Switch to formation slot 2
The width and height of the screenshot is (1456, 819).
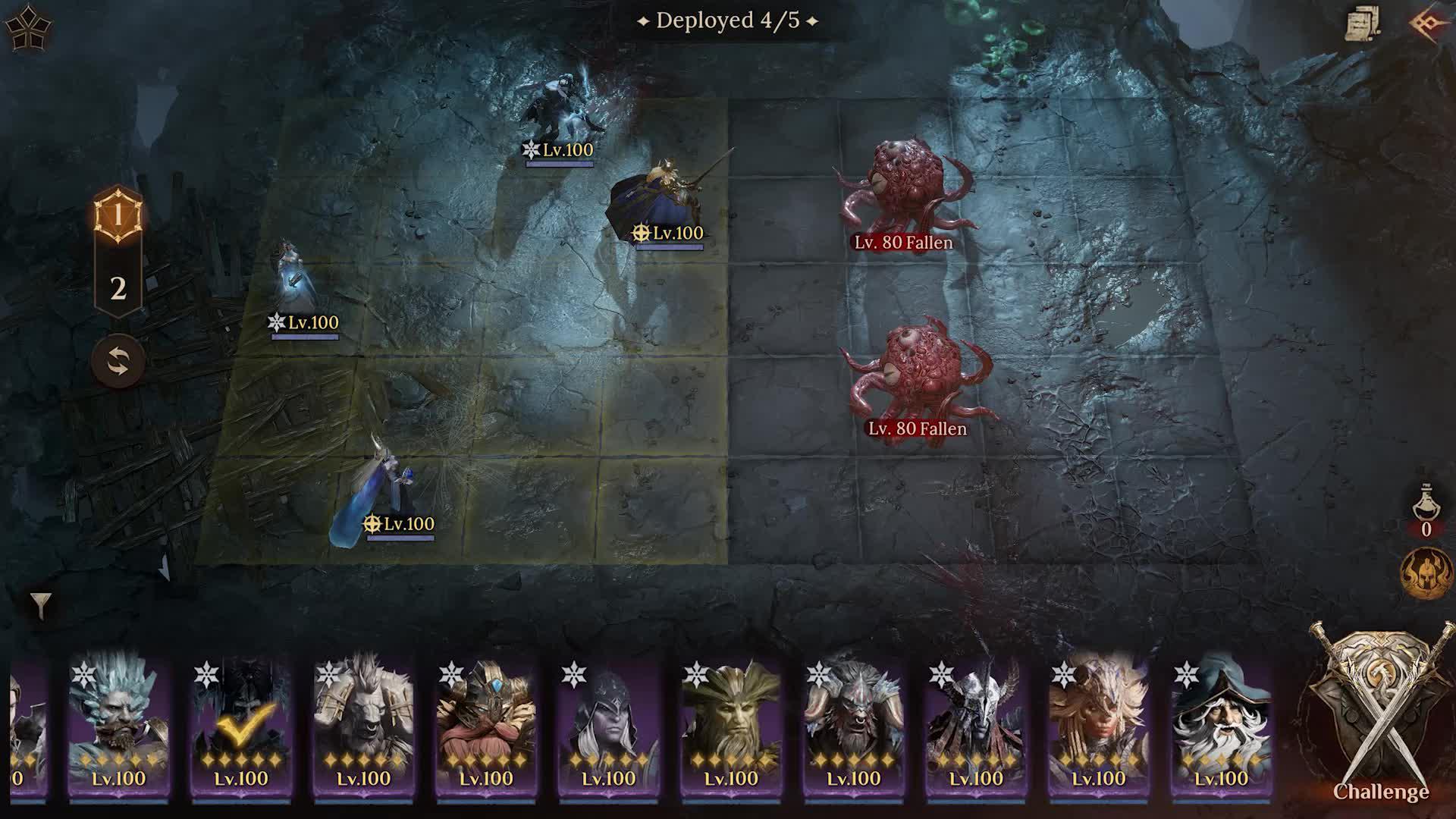[118, 288]
